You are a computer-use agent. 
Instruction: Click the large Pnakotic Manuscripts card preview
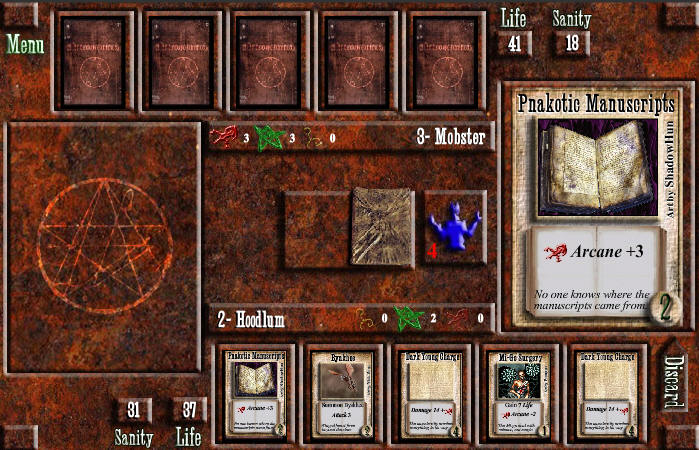(596, 206)
